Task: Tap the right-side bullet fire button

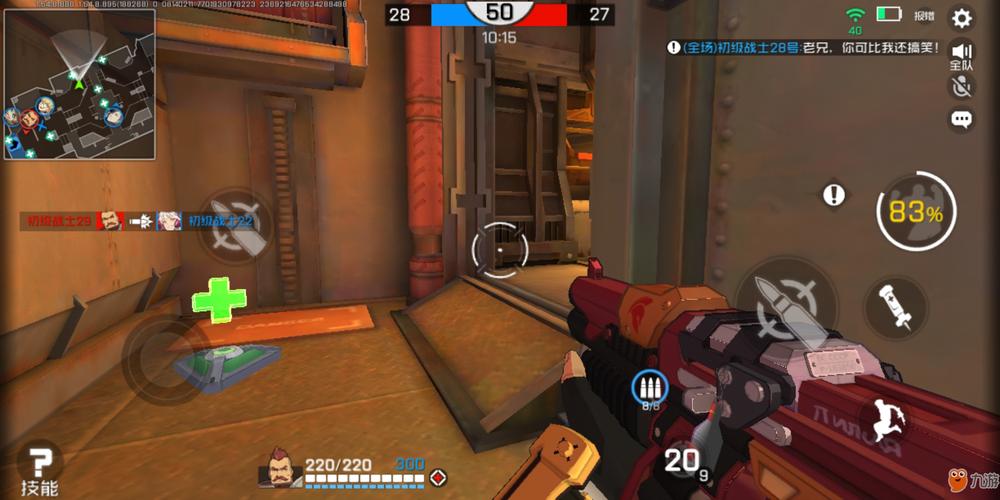Action: click(x=787, y=303)
